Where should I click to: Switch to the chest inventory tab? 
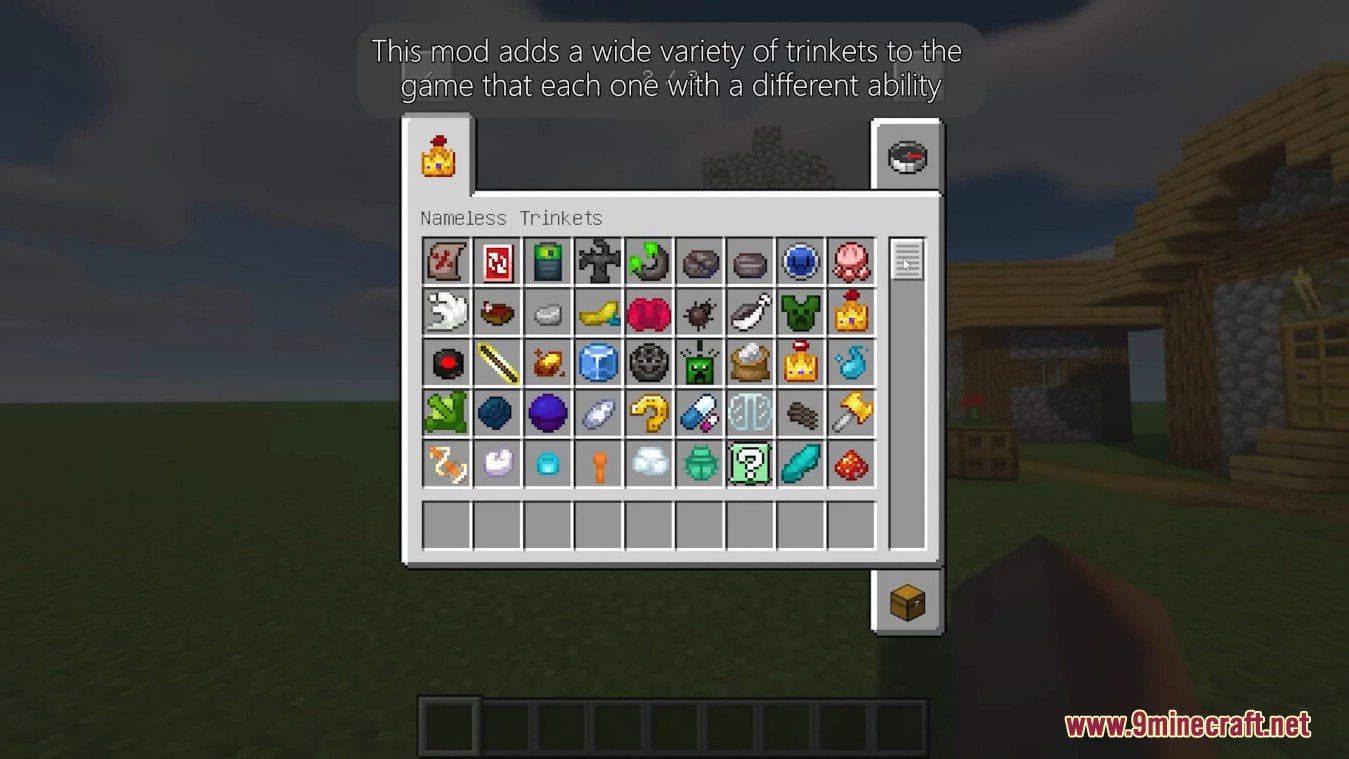pyautogui.click(x=908, y=603)
